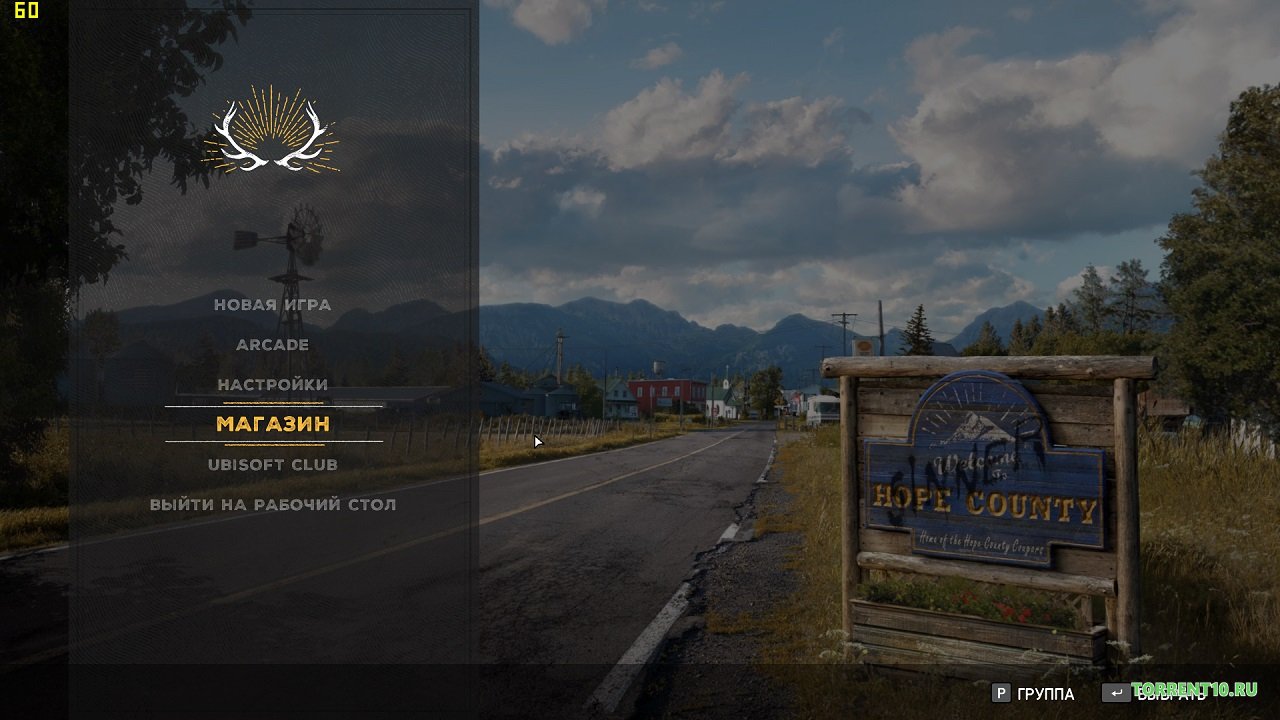
Task: Open the Настройки settings menu
Action: (272, 385)
